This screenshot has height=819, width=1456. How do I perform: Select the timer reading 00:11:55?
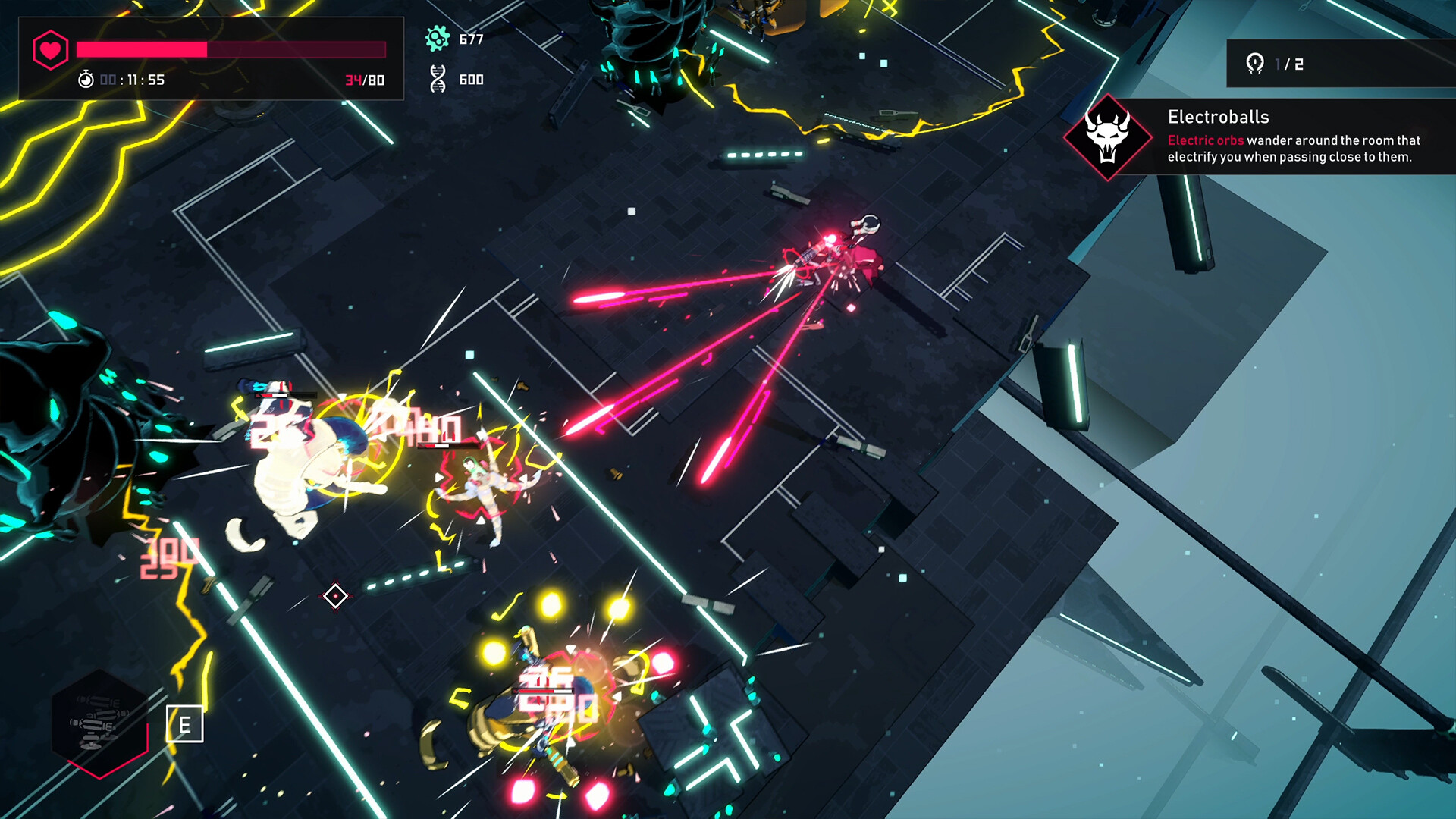(133, 80)
